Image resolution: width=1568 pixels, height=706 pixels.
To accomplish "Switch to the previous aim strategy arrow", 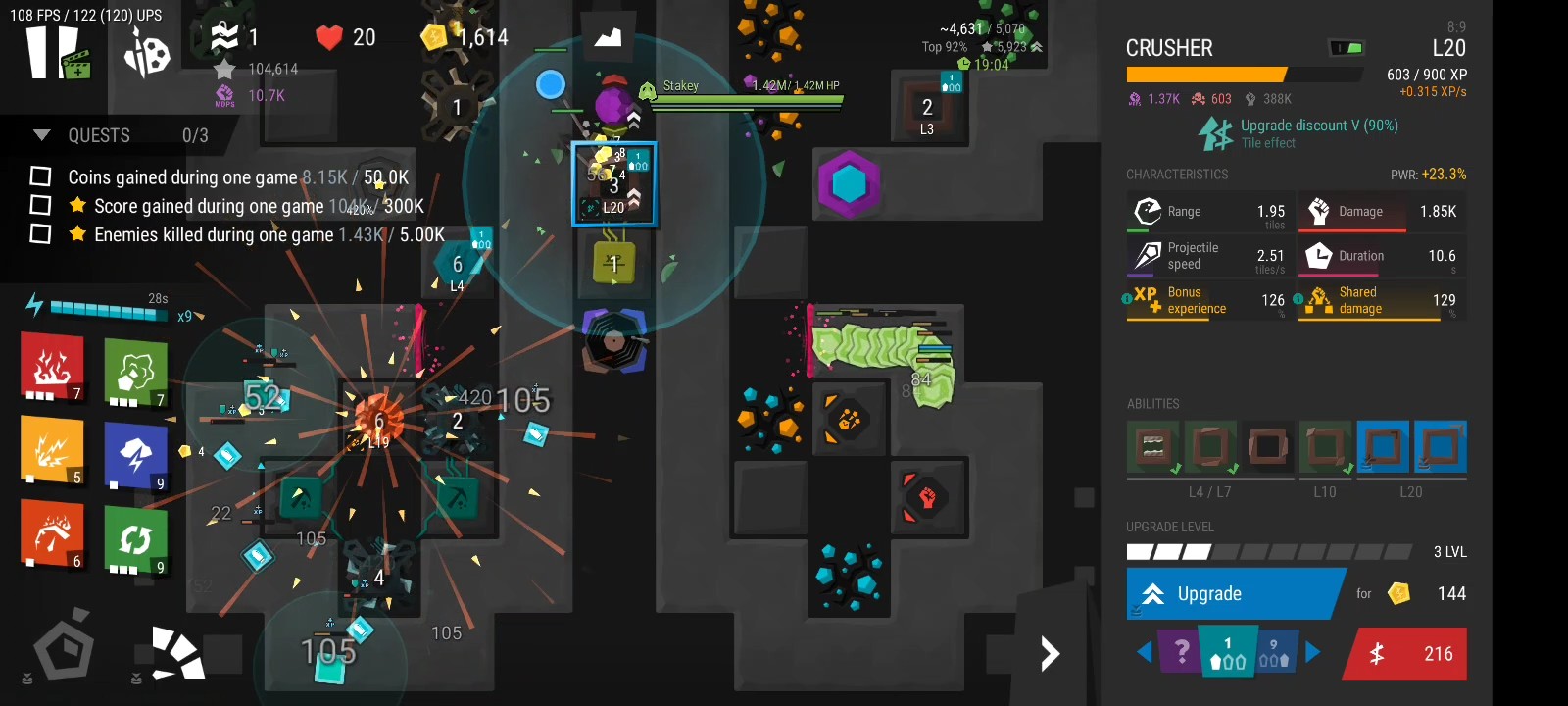I will tap(1144, 652).
